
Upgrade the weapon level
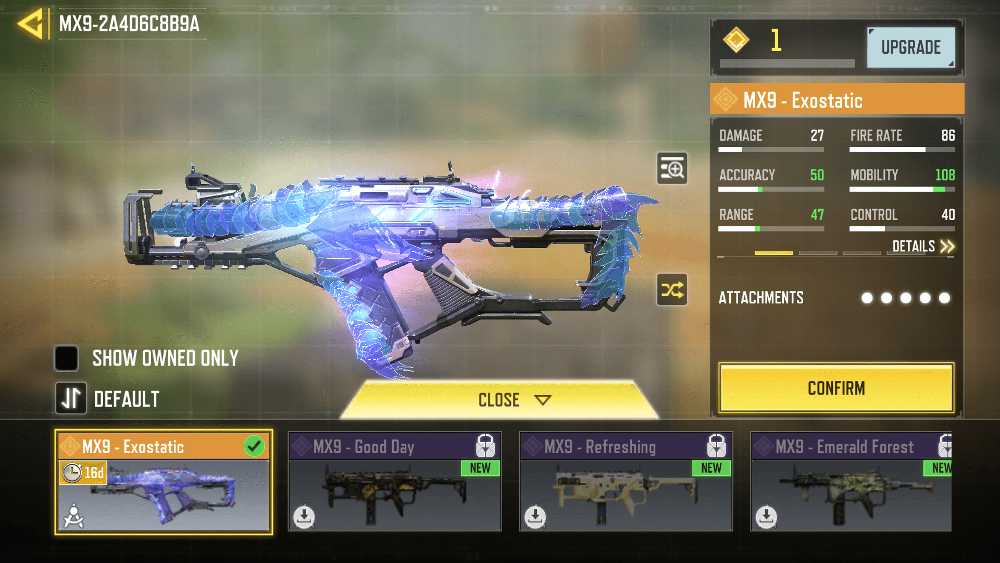click(x=910, y=47)
